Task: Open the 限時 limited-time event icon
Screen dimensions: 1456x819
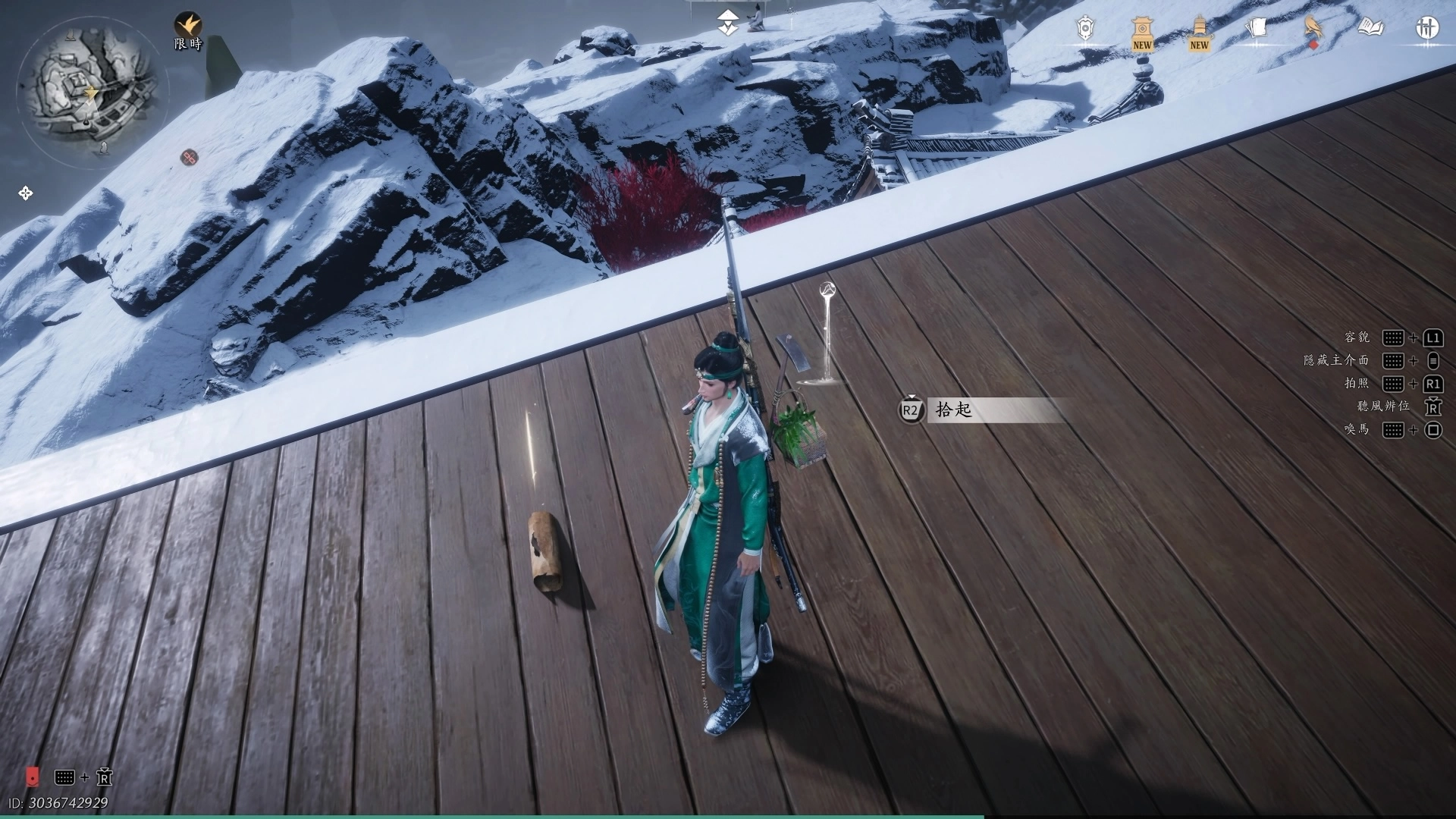Action: pyautogui.click(x=187, y=31)
